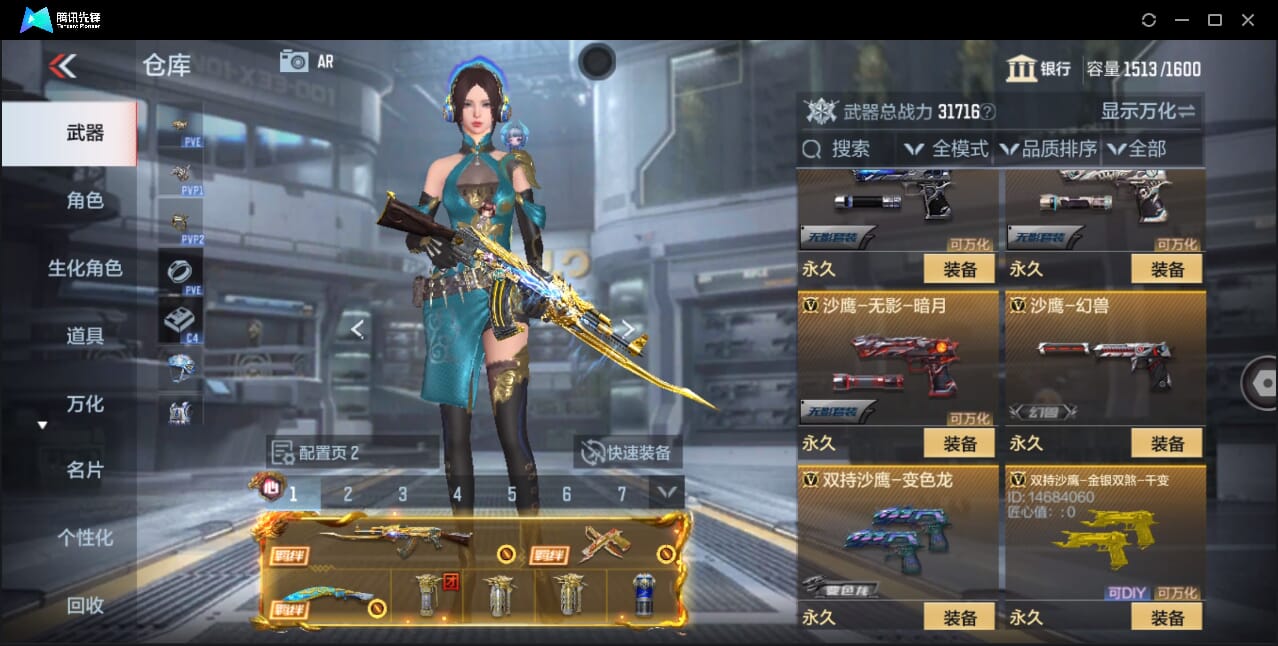
Task: Open the 银行 bank
Action: (x=1039, y=69)
